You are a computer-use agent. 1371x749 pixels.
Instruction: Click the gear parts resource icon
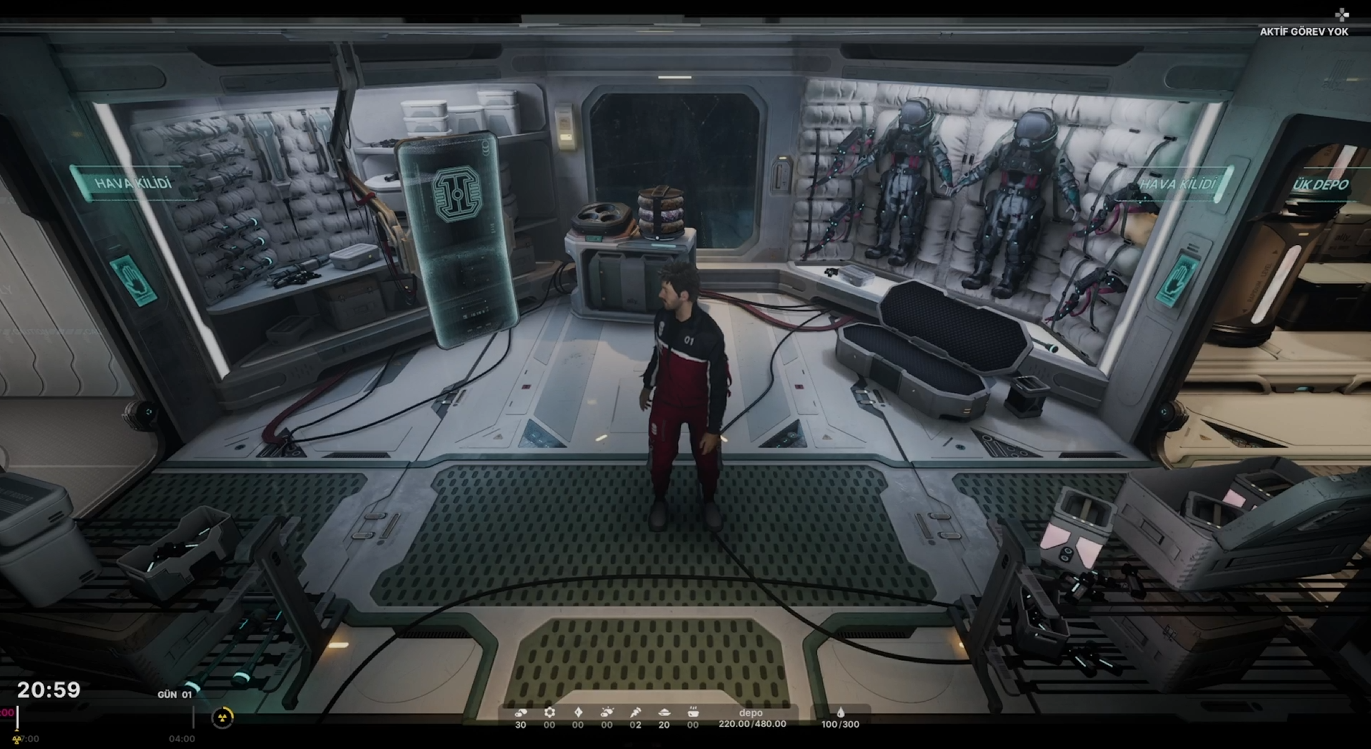(x=549, y=713)
